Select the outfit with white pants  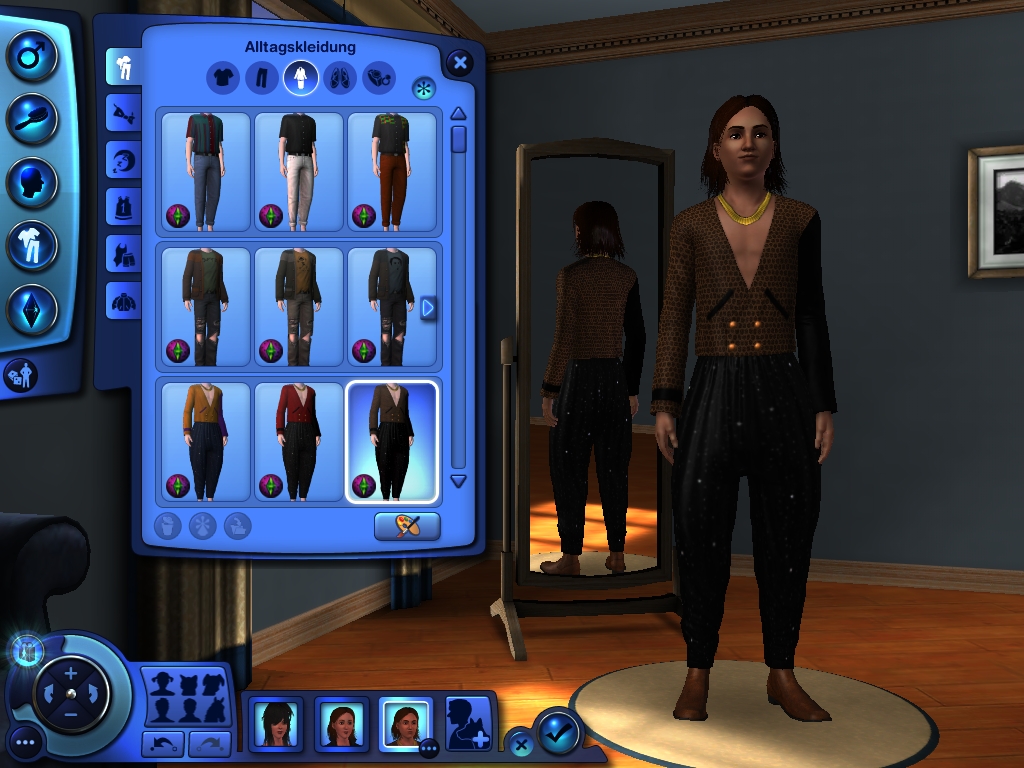click(299, 171)
